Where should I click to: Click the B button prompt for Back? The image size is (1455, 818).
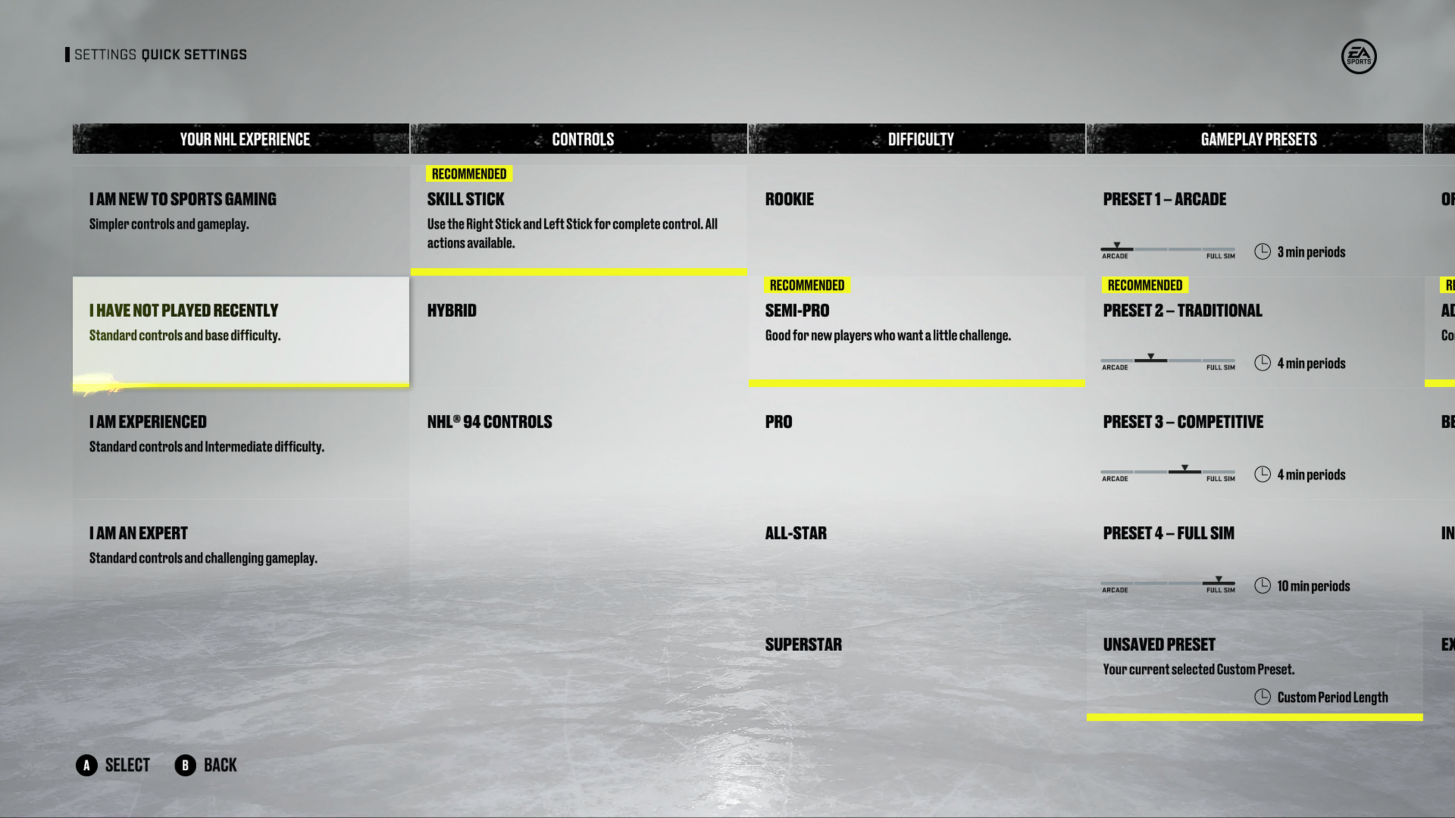184,765
